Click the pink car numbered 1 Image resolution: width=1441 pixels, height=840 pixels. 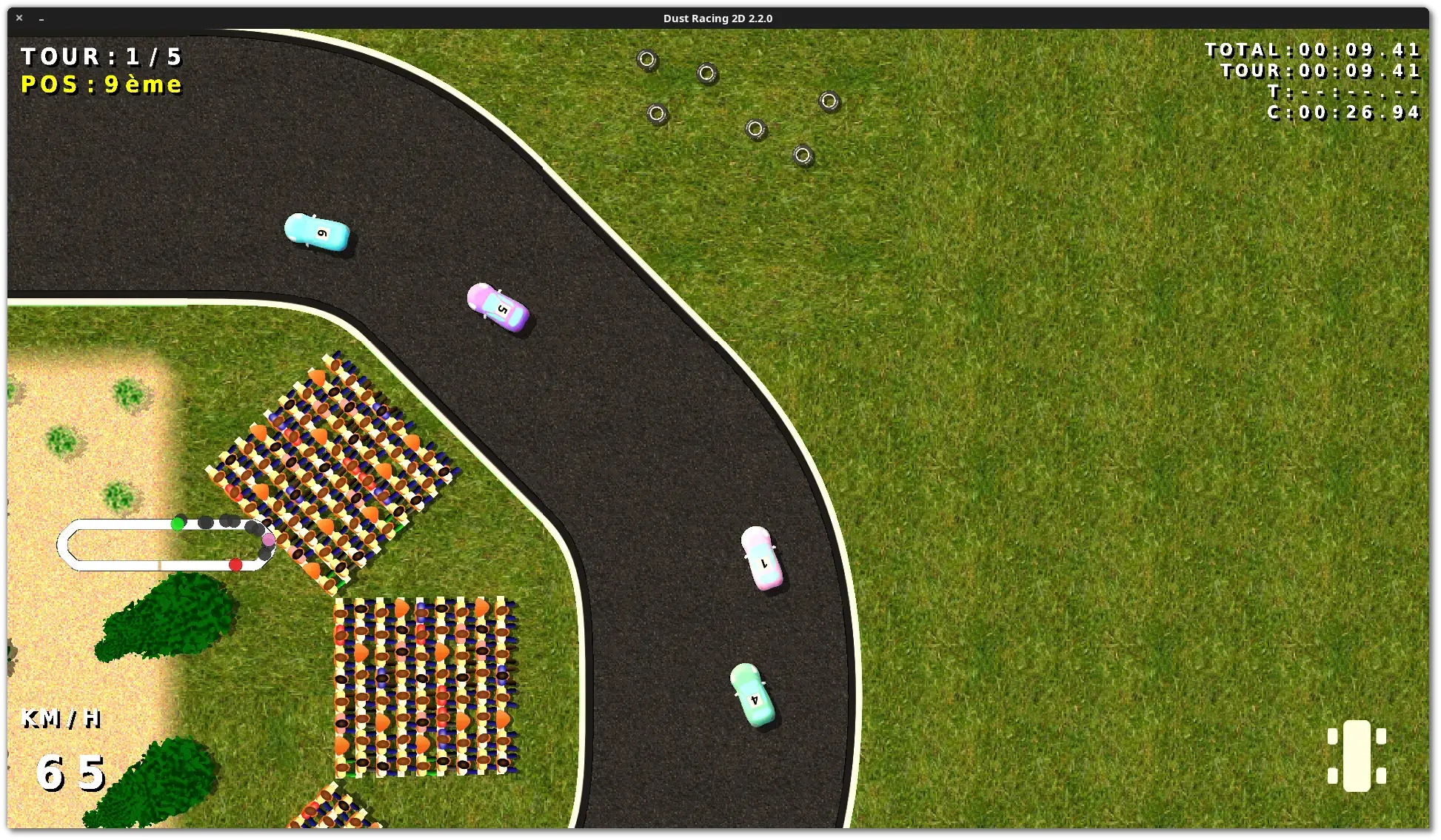[x=762, y=560]
